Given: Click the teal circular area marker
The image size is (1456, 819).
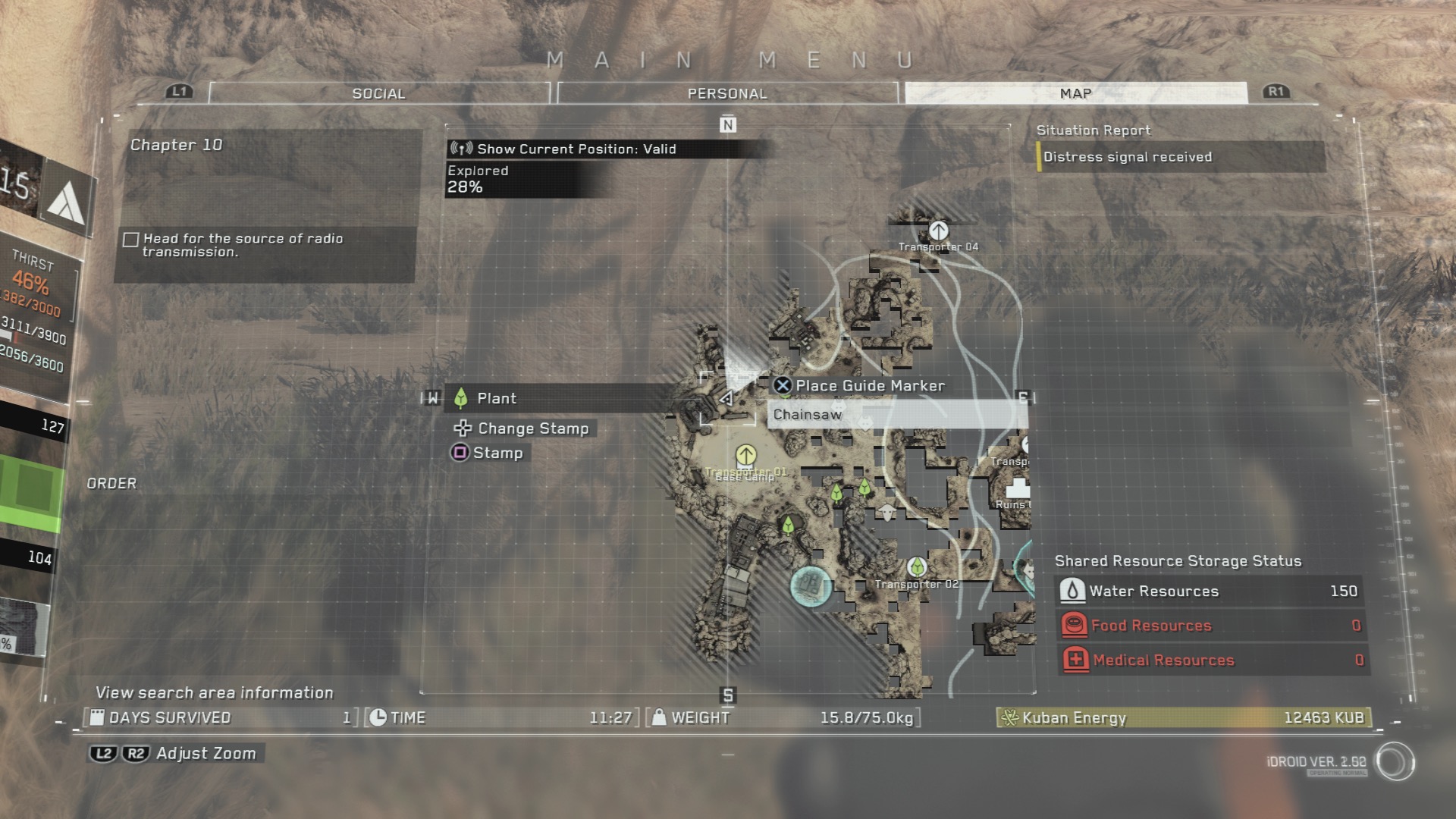Looking at the screenshot, I should click(x=811, y=586).
